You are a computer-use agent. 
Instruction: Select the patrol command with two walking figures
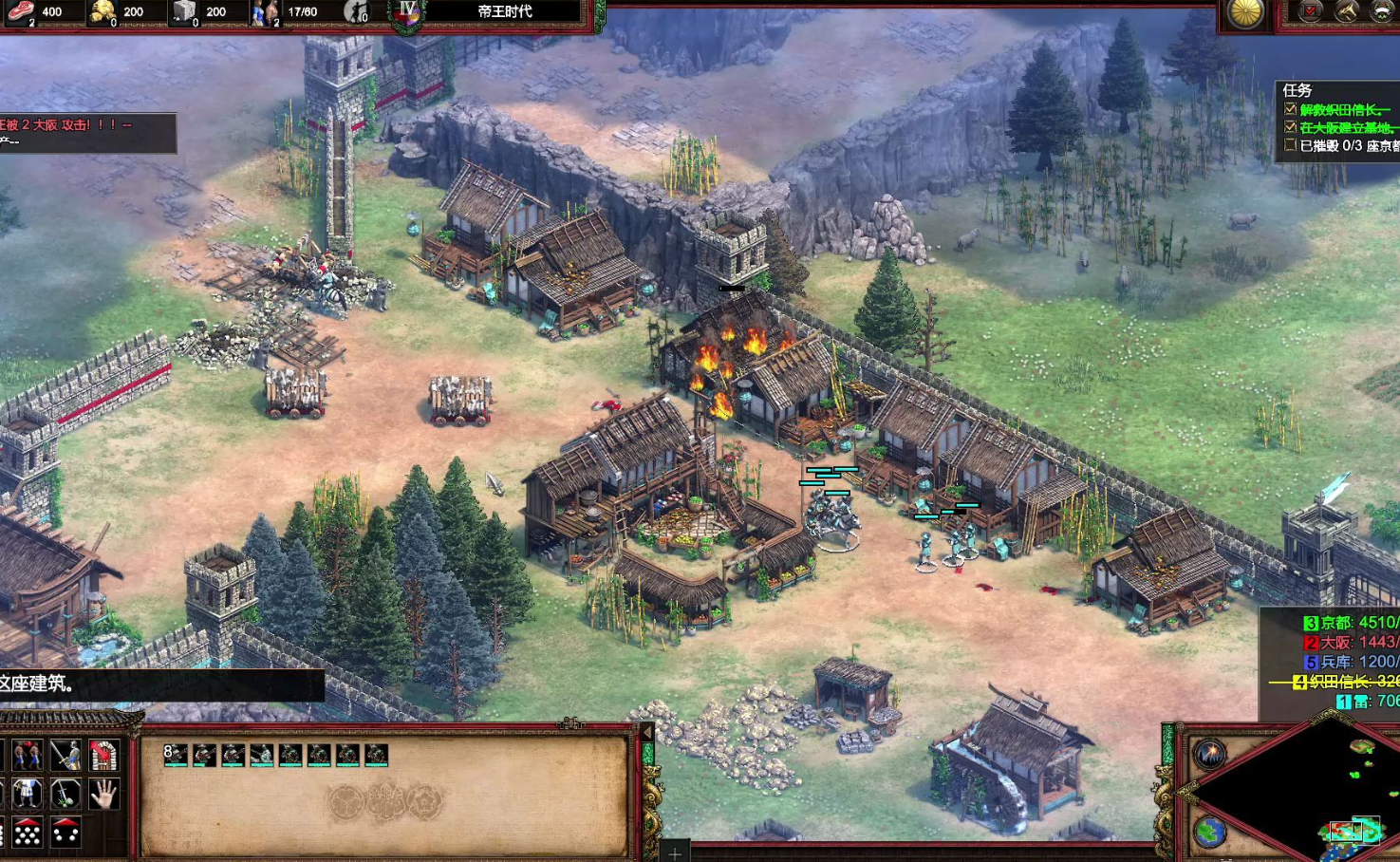click(27, 756)
